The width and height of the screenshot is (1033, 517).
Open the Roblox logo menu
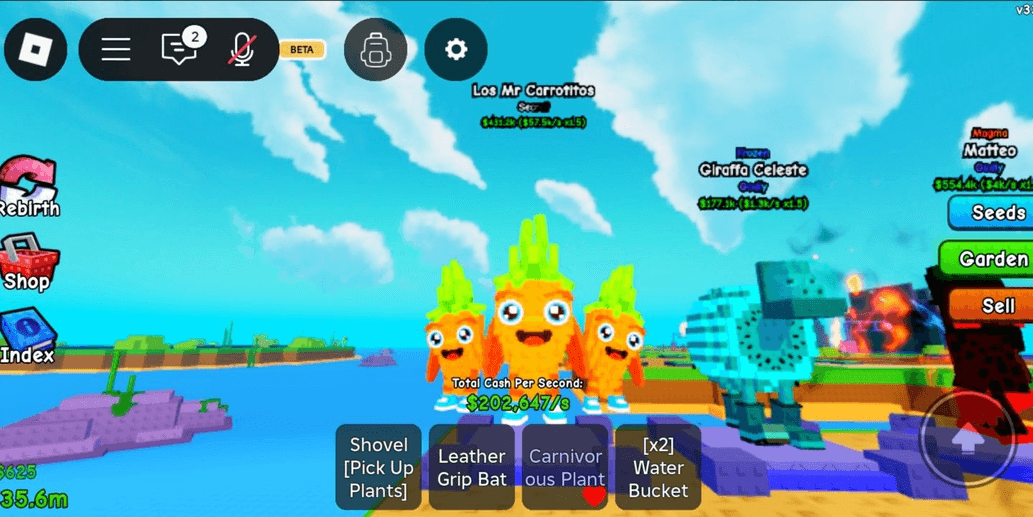36,49
